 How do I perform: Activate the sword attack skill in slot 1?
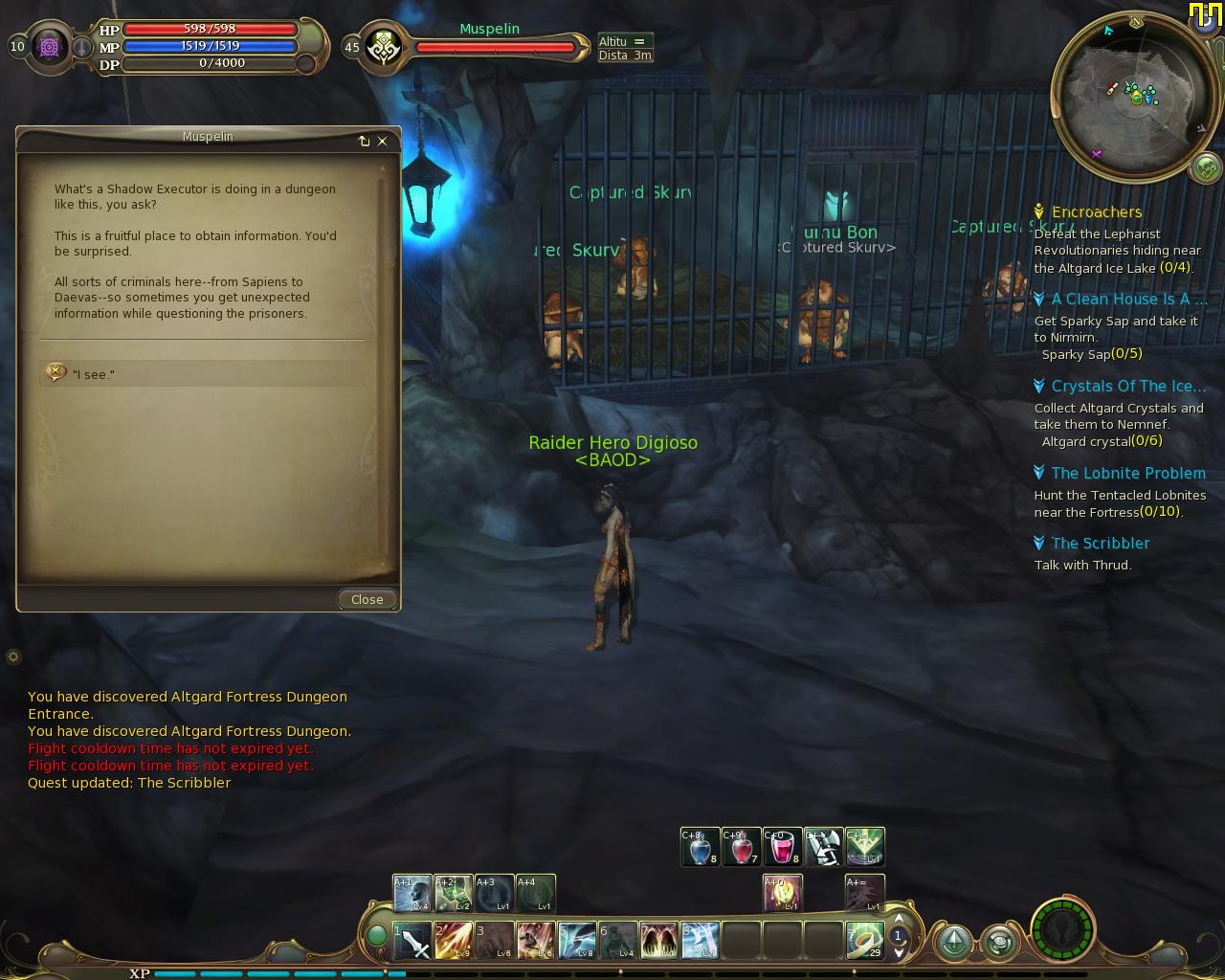412,941
